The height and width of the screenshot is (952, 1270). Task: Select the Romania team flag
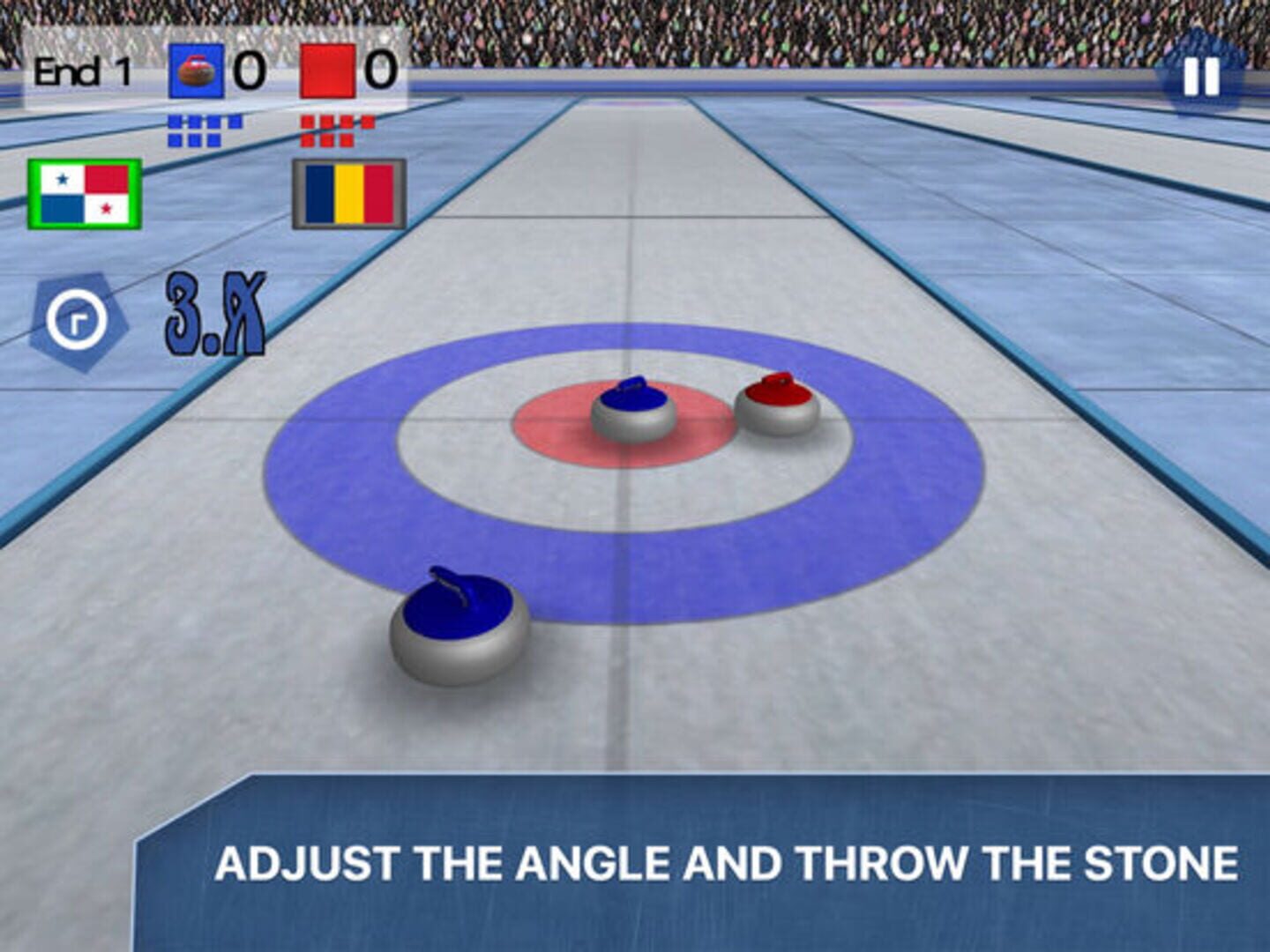click(349, 194)
